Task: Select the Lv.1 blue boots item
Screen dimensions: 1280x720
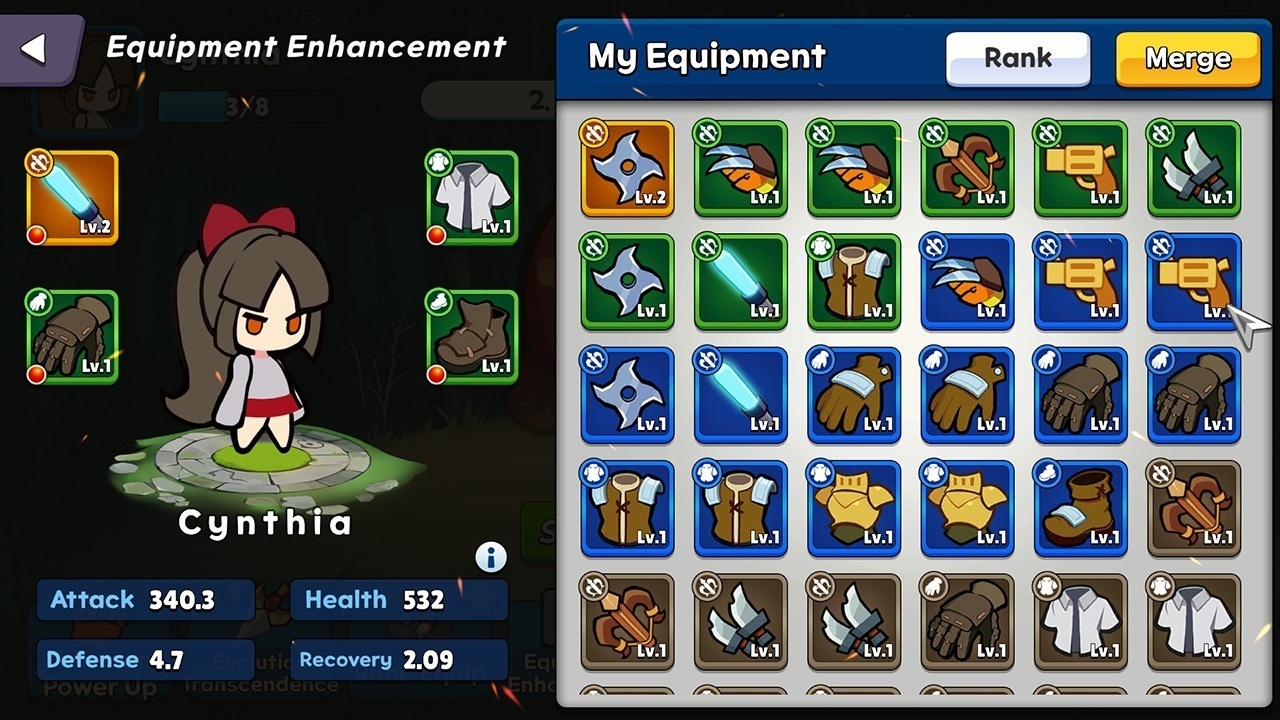Action: pyautogui.click(x=1081, y=508)
